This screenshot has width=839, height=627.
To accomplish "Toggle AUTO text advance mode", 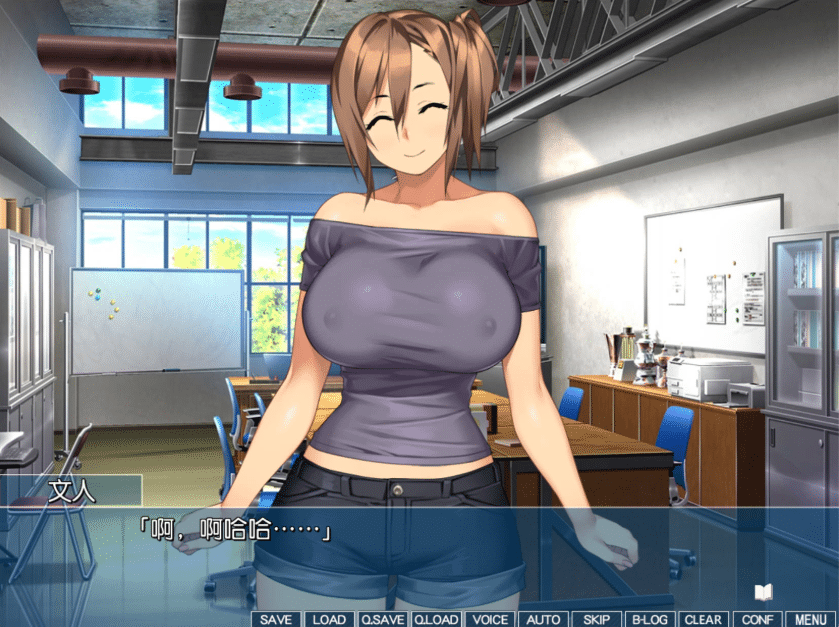I will pyautogui.click(x=543, y=619).
